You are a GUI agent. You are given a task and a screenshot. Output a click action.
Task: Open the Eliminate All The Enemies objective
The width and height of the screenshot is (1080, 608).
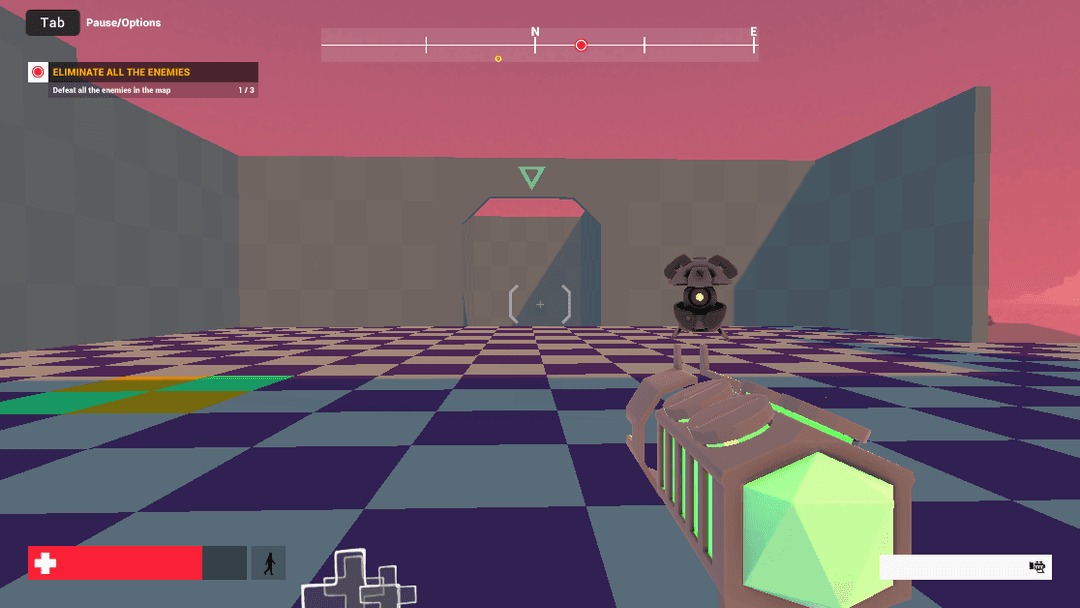point(121,72)
